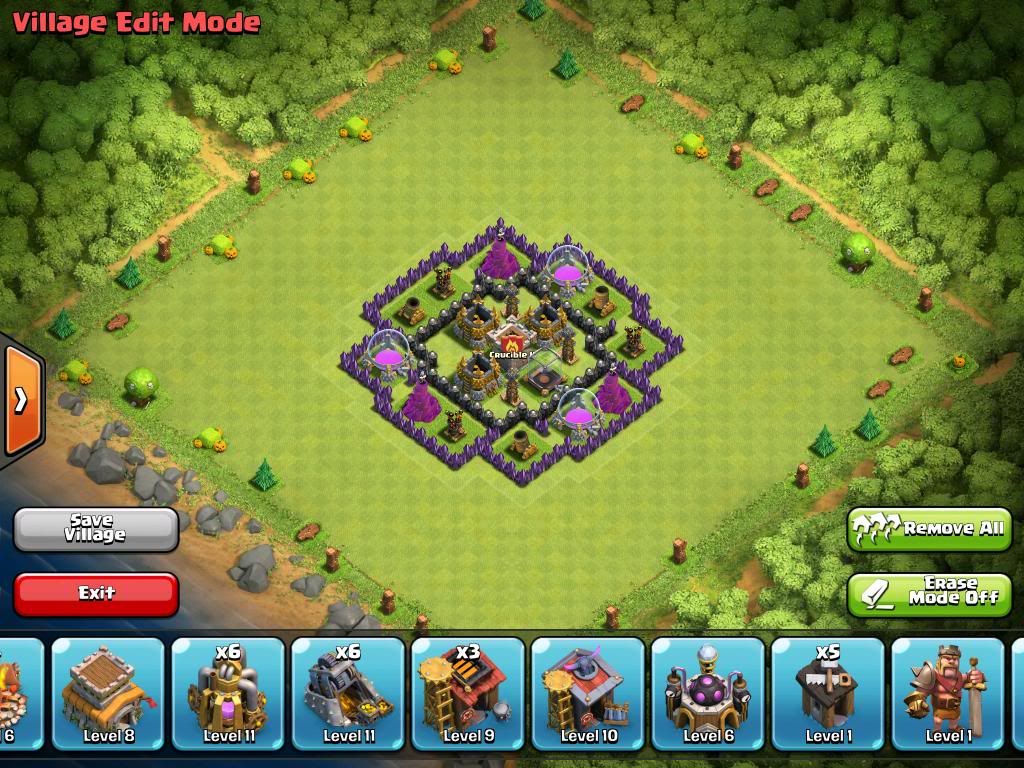
Task: Select the Level 8 Town Hall tile
Action: pos(108,692)
